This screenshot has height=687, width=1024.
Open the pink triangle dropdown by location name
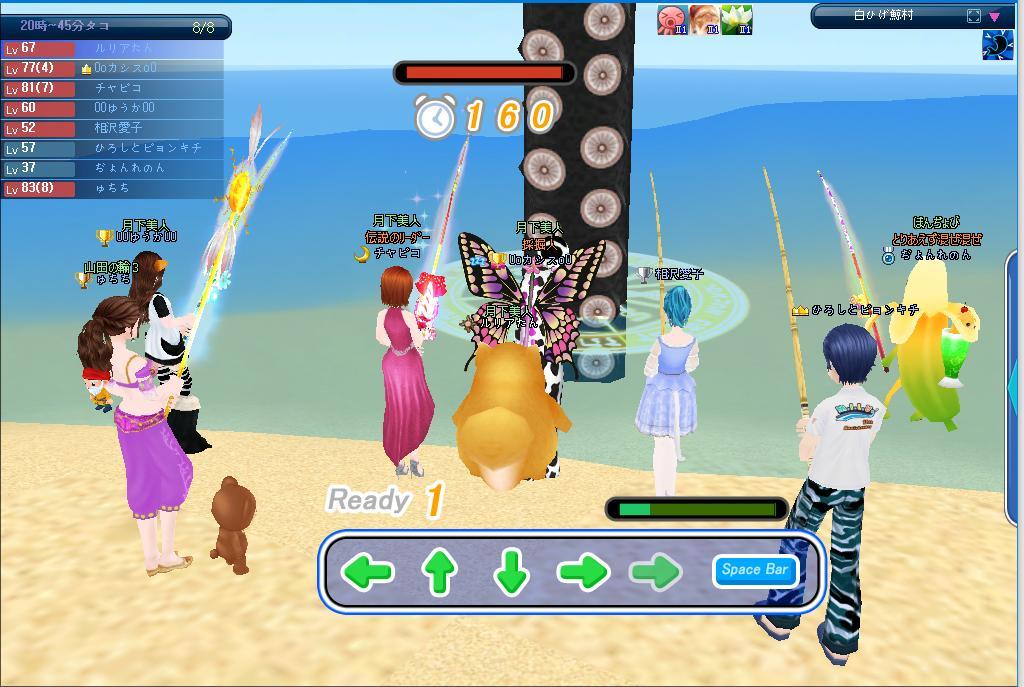point(995,16)
